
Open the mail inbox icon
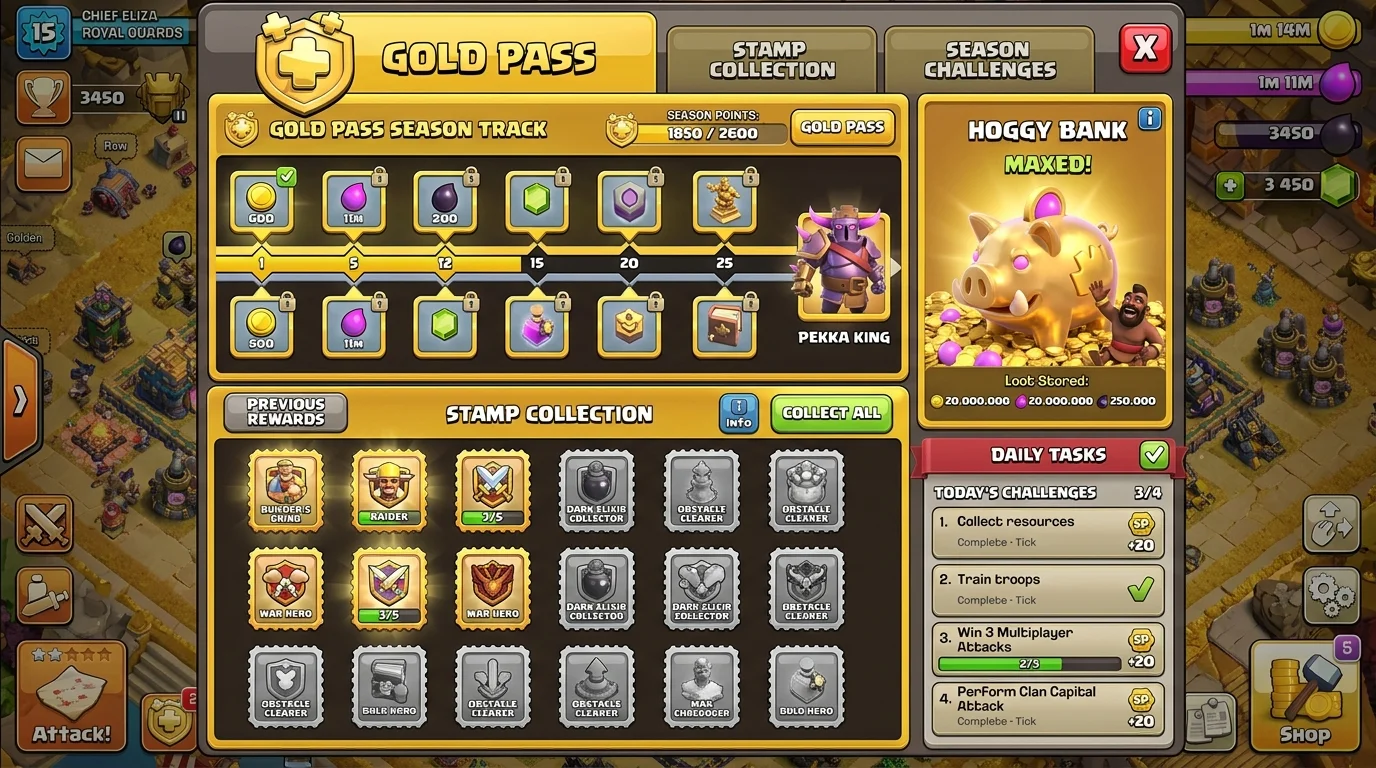[42, 164]
